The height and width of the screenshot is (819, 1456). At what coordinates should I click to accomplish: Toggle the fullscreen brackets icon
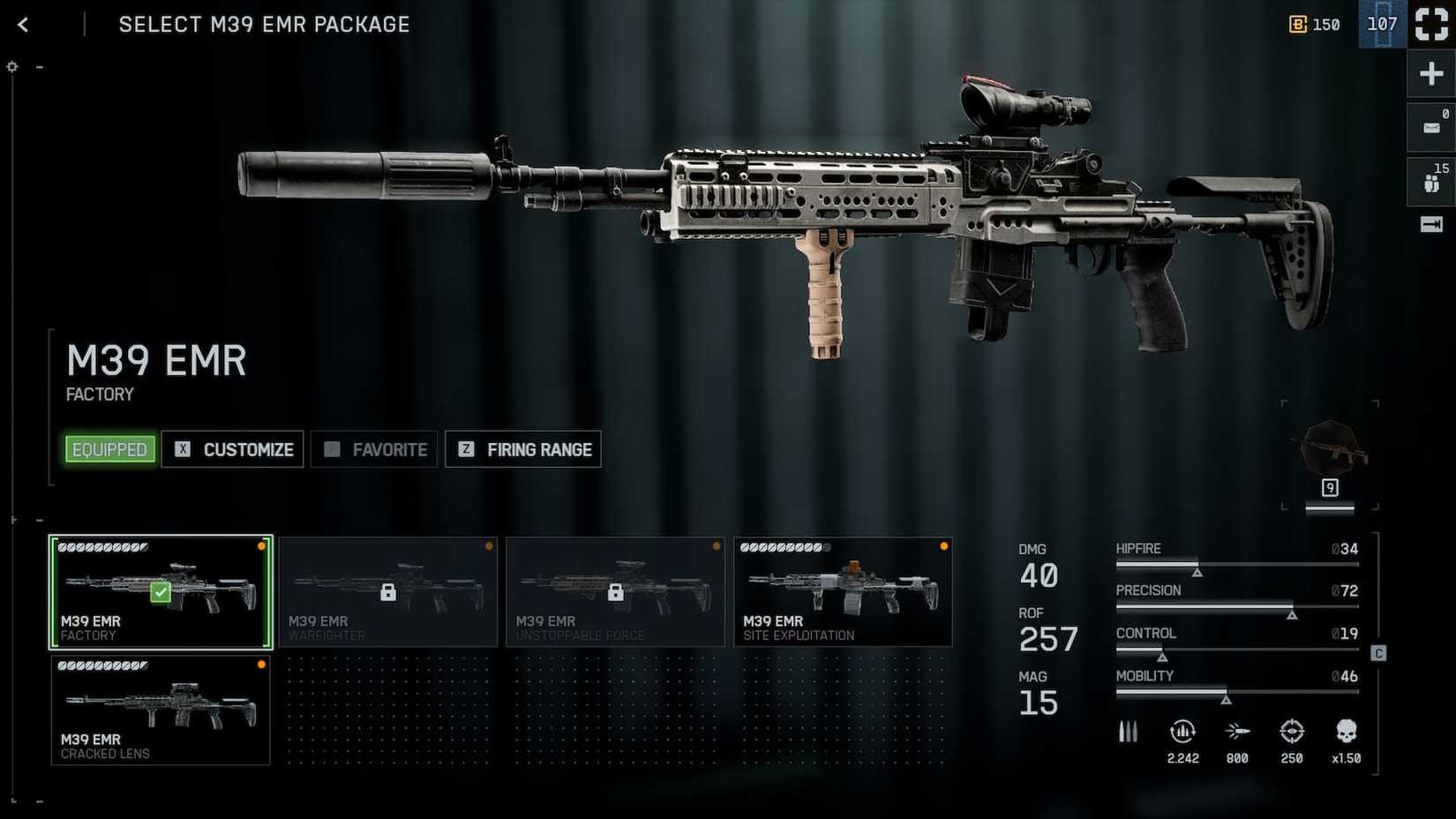[1431, 25]
